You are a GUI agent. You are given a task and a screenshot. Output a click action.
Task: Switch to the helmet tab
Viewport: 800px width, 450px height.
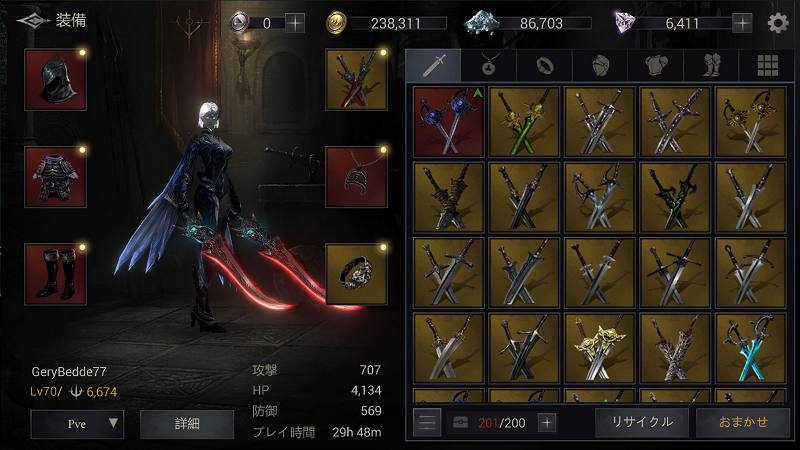(600, 65)
